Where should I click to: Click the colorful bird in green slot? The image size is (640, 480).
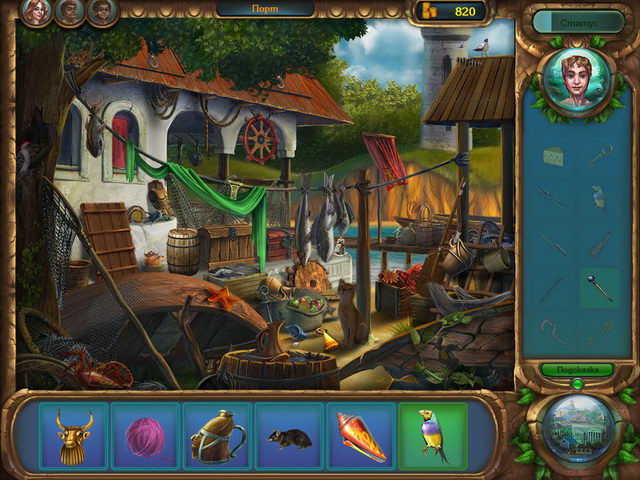[x=433, y=436]
